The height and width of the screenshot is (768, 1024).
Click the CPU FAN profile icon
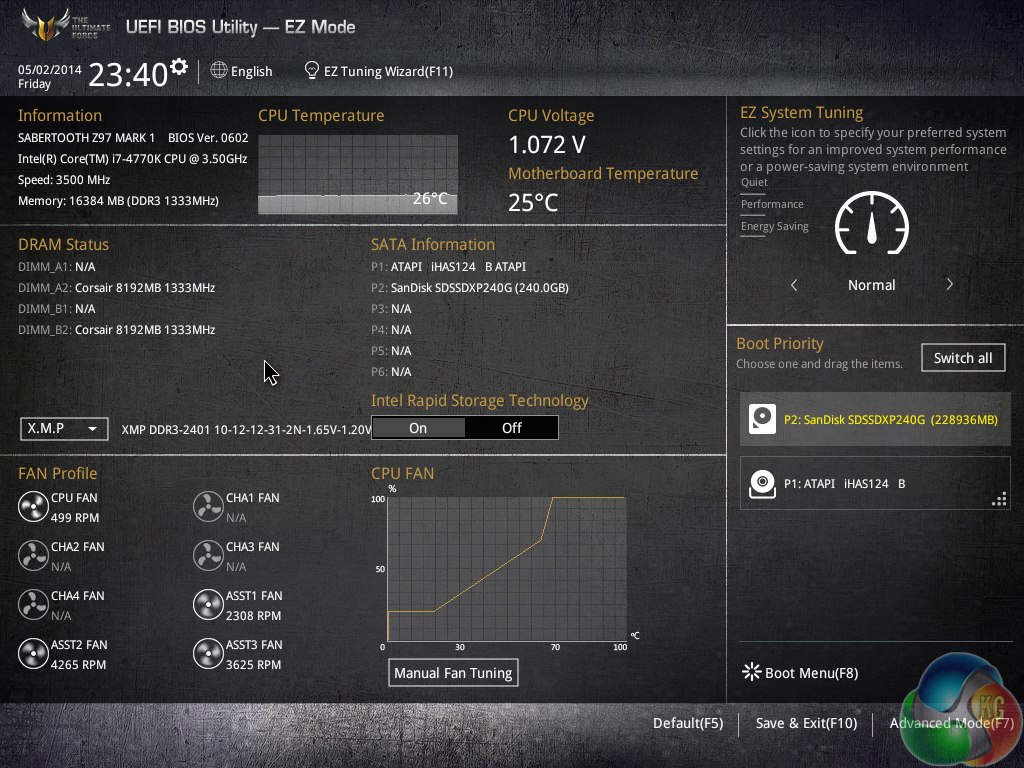coord(33,507)
